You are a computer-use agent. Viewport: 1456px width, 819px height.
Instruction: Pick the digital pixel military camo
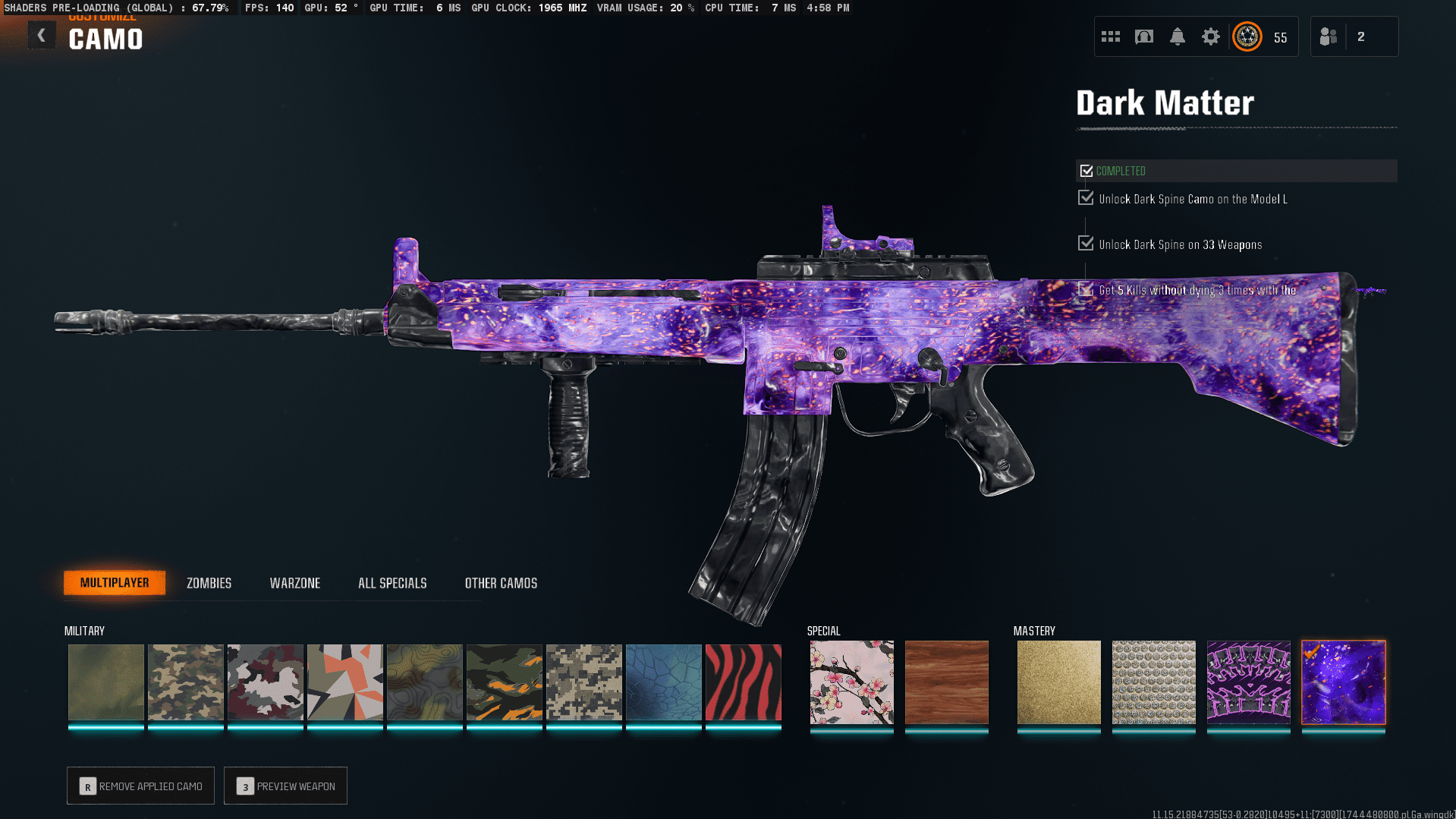583,682
